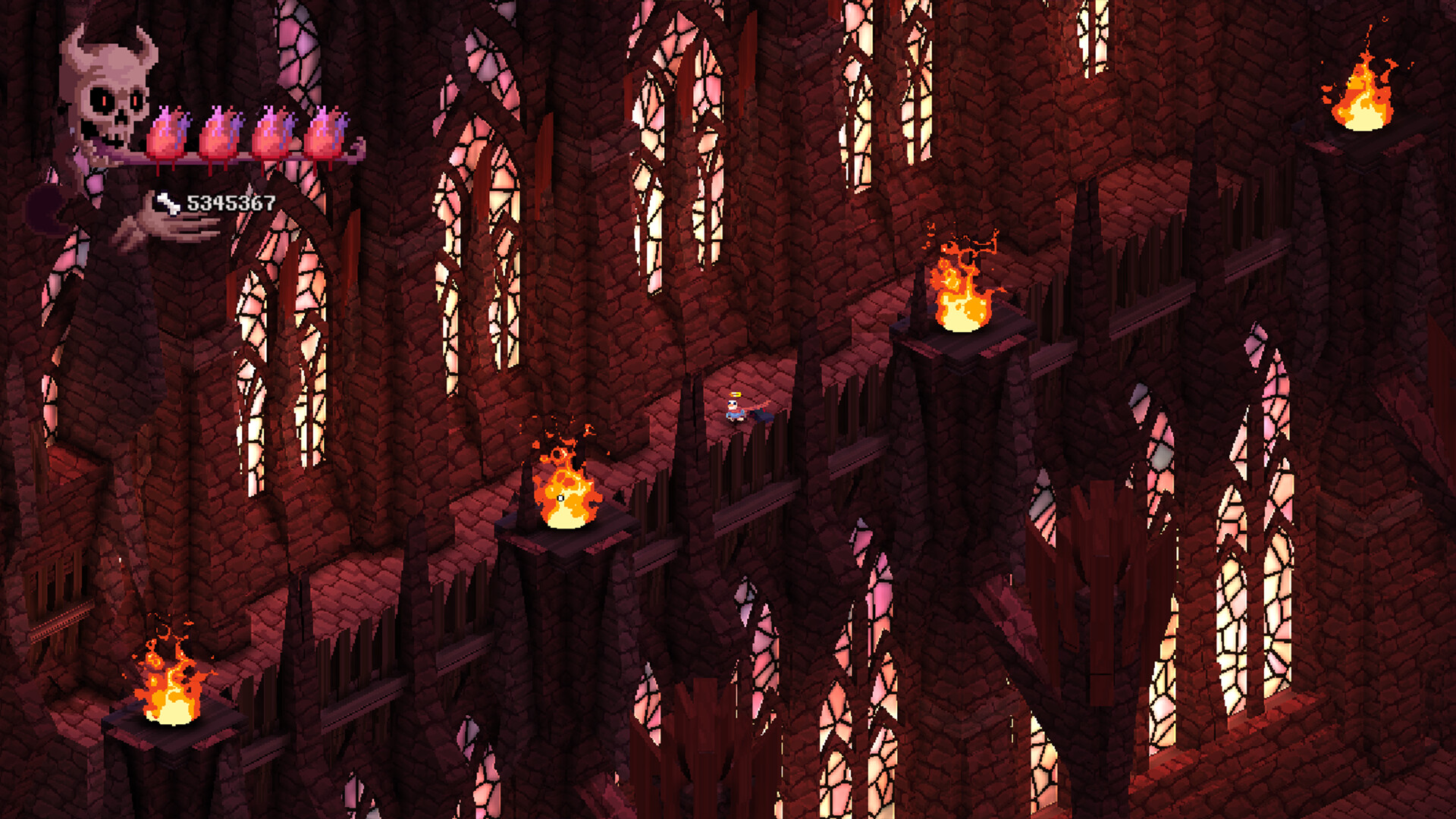
Task: Select the bone currency icon
Action: click(168, 203)
